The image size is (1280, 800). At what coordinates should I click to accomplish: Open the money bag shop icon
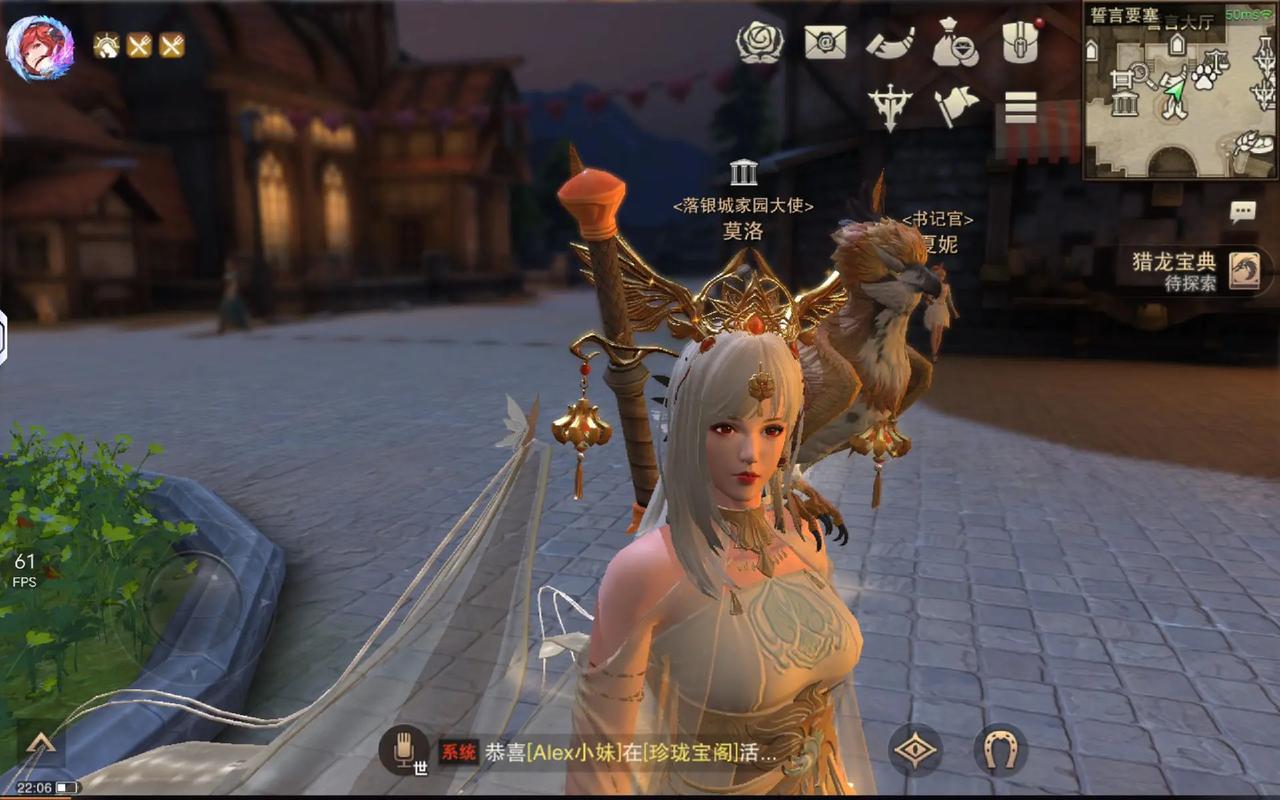click(x=955, y=43)
